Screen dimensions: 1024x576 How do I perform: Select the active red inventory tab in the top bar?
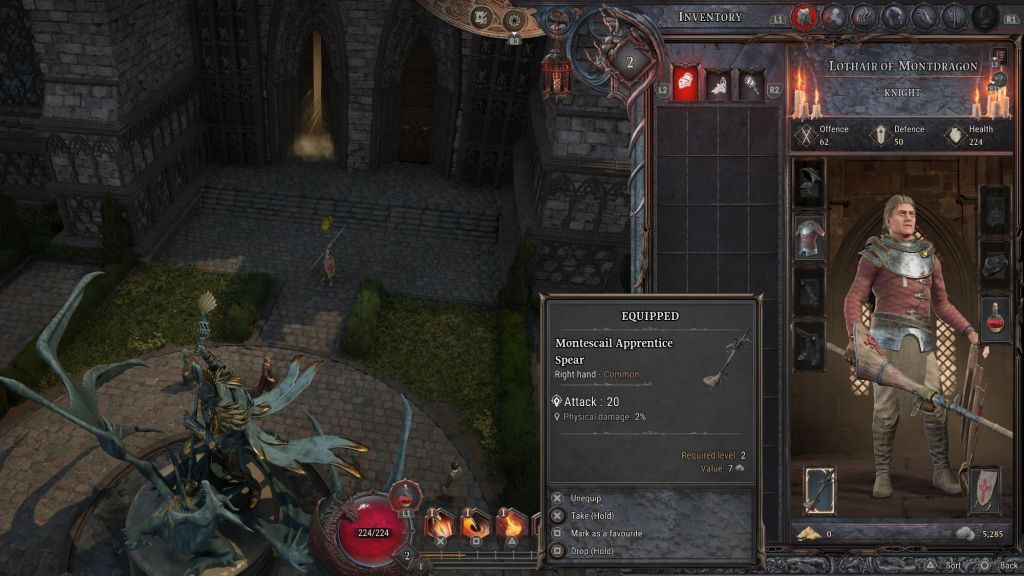pos(803,16)
